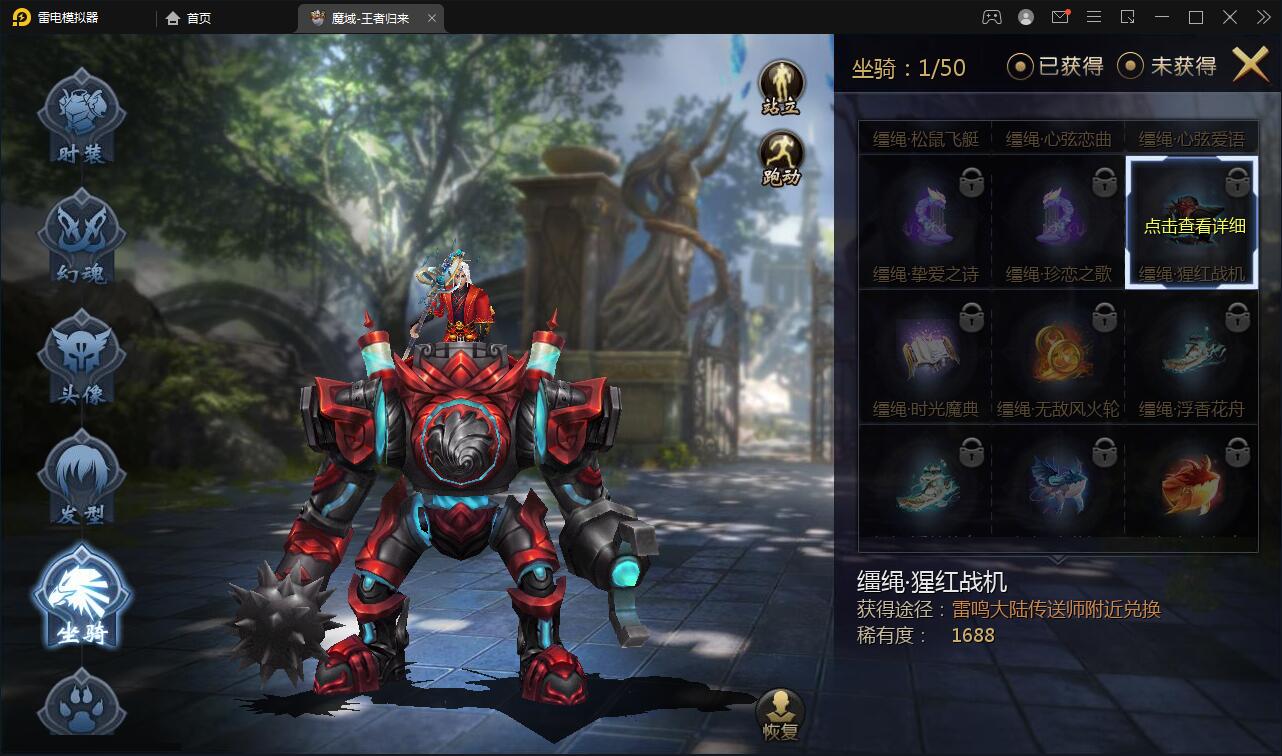Select the 缰绳·挚爱之诗 mount tile
Screen dimensions: 1282x756
(x=925, y=222)
